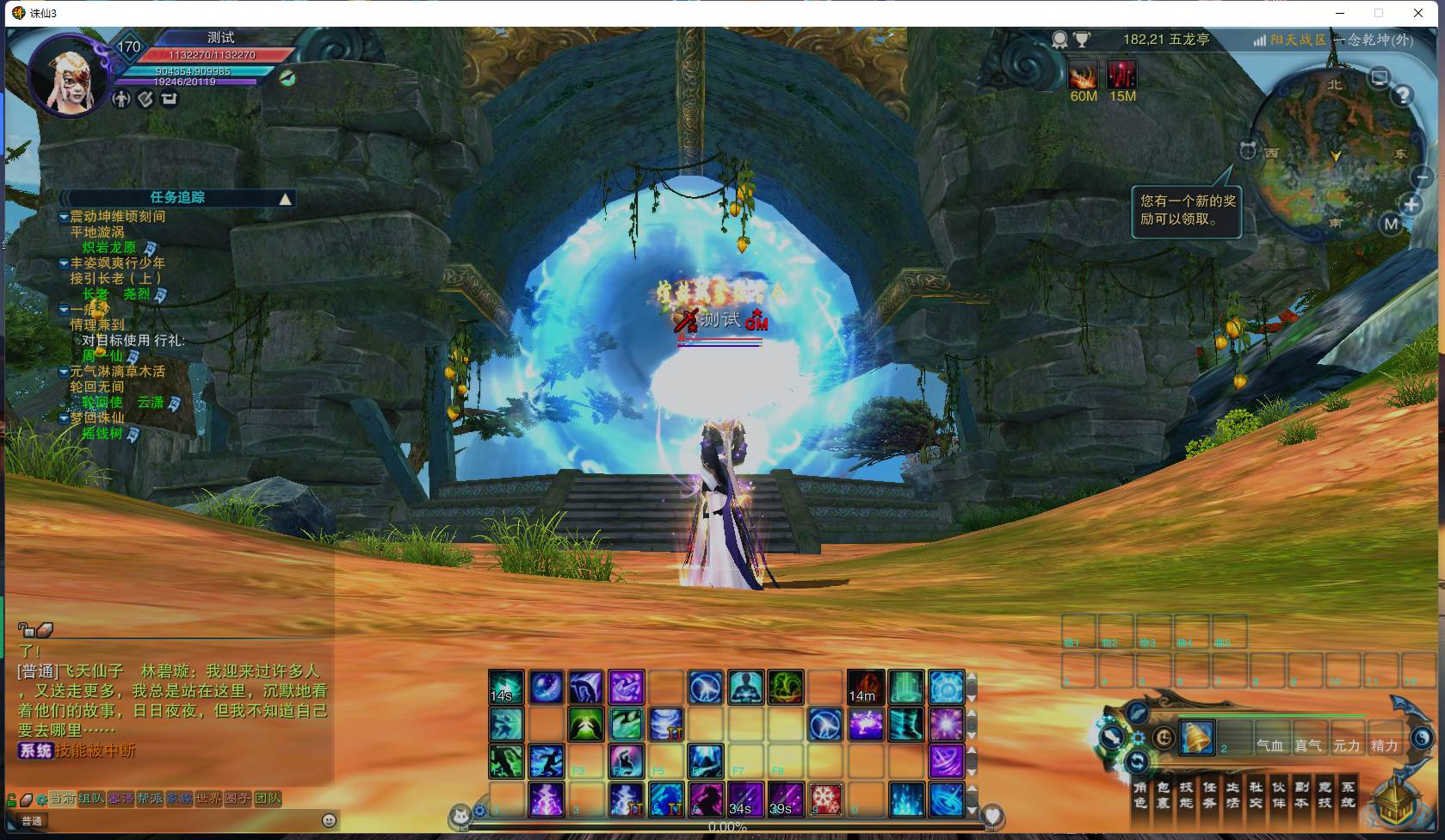
Task: Select the 梦回诛仙 quest entry
Action: tap(97, 418)
